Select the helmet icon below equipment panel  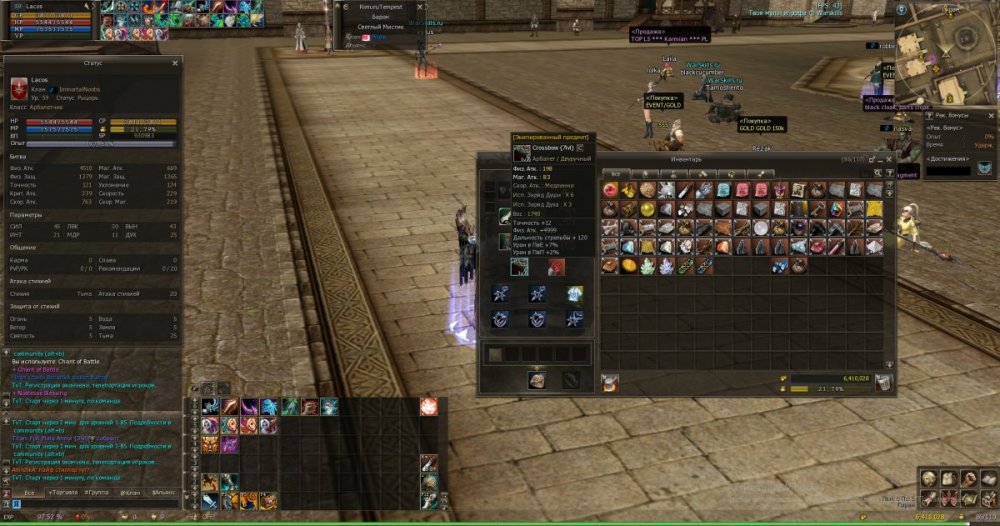[x=537, y=379]
